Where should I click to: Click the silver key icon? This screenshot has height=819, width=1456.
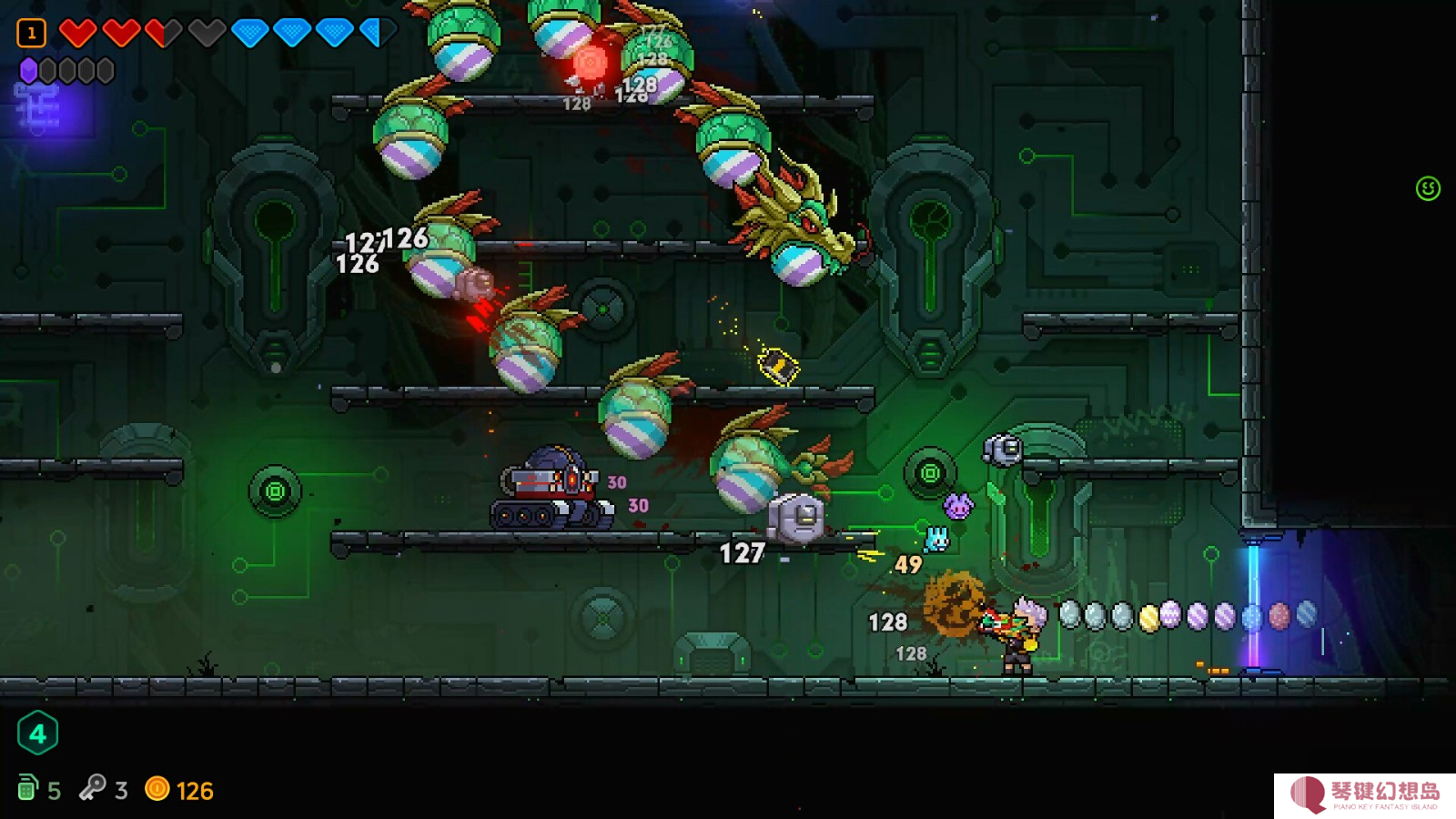[92, 787]
